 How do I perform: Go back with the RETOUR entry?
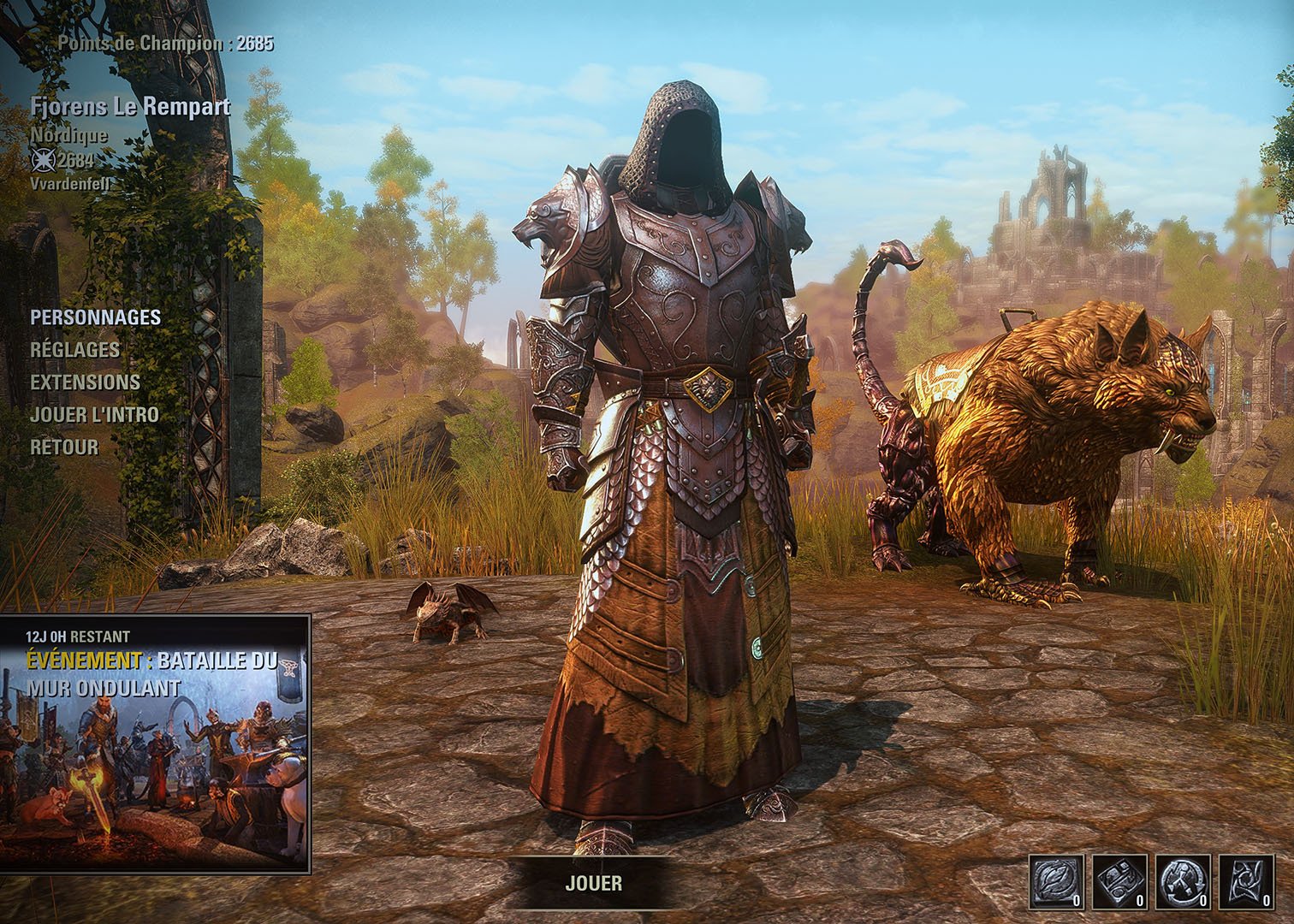64,447
